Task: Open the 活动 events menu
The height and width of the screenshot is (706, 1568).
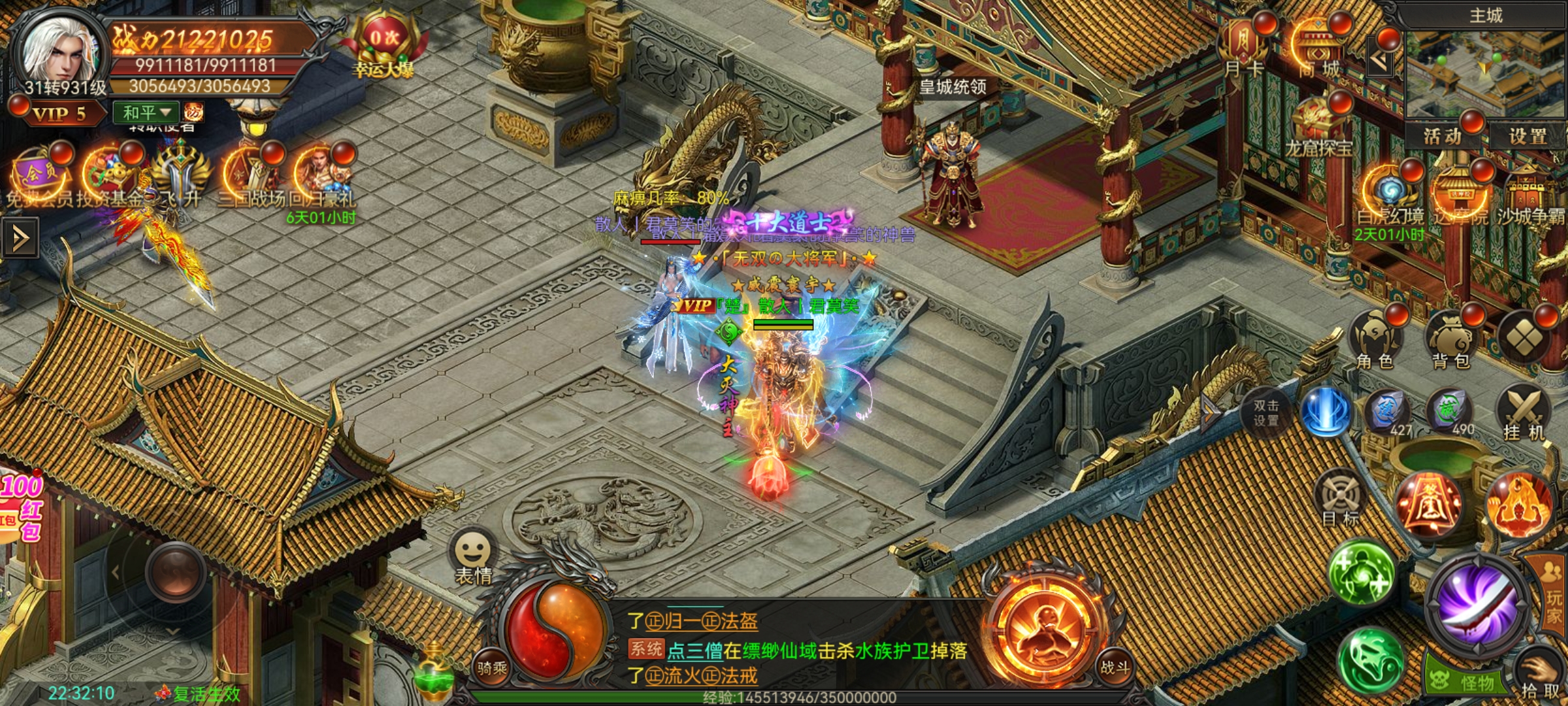Action: click(1443, 136)
